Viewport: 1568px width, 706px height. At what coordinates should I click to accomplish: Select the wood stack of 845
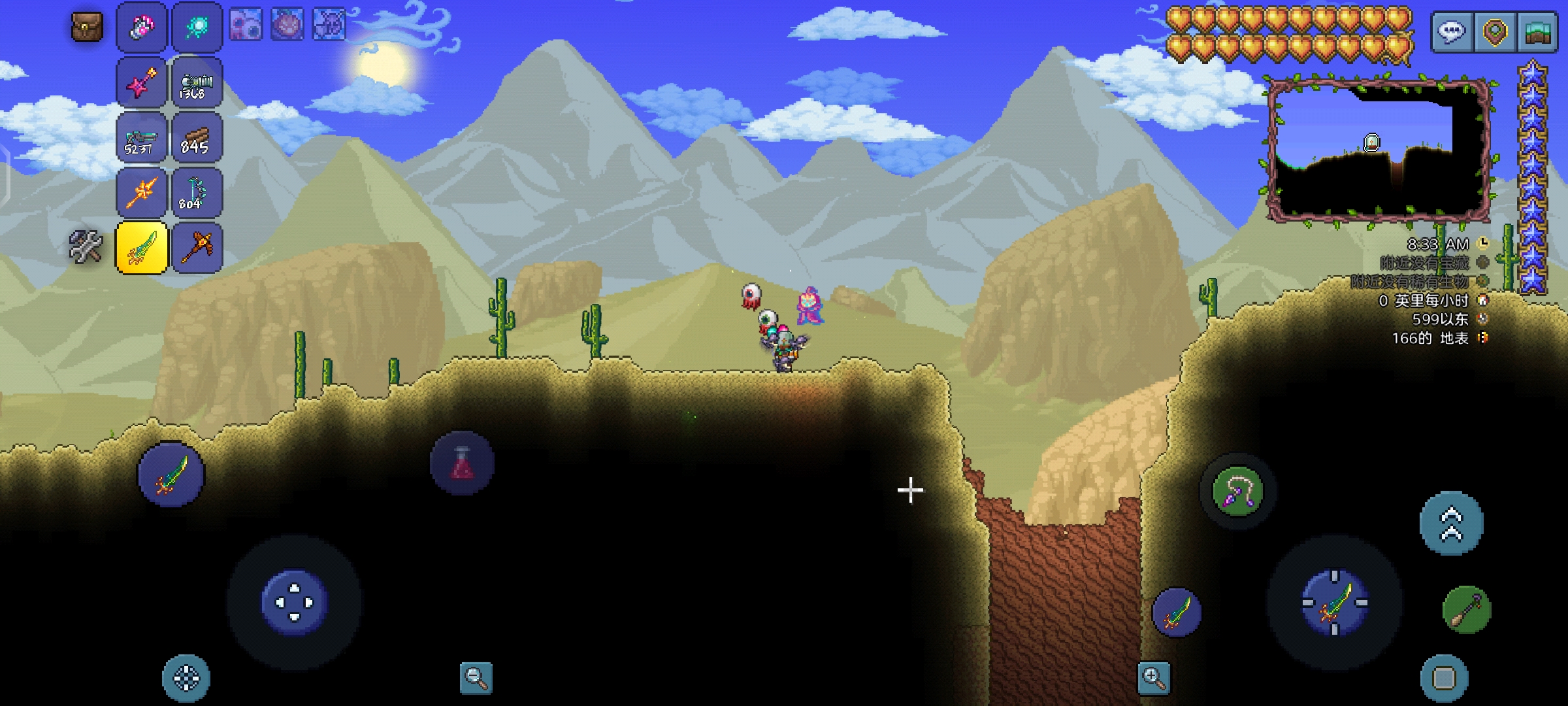(x=197, y=138)
